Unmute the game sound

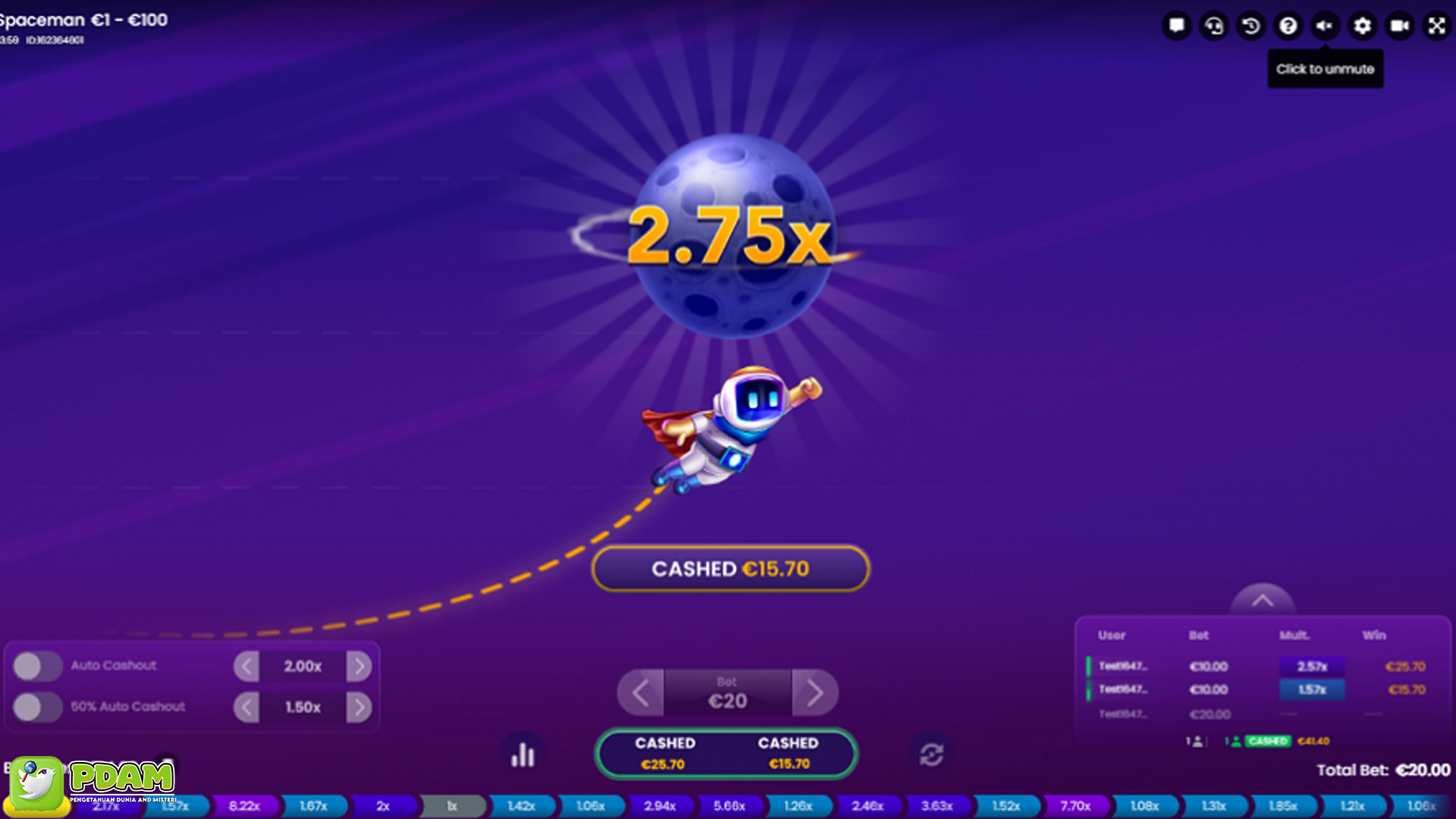pos(1325,26)
